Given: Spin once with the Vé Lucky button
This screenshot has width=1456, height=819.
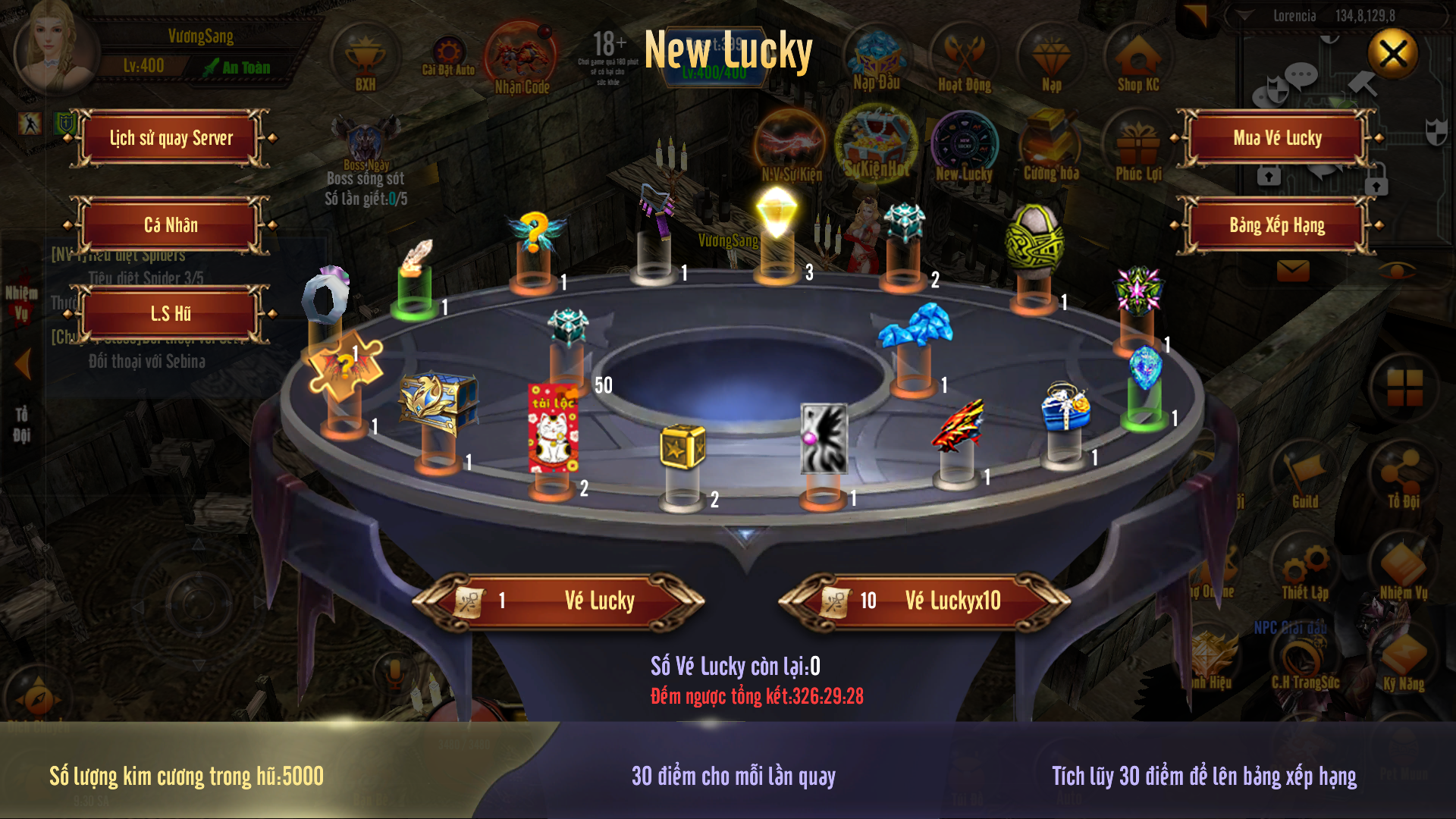Looking at the screenshot, I should (560, 601).
